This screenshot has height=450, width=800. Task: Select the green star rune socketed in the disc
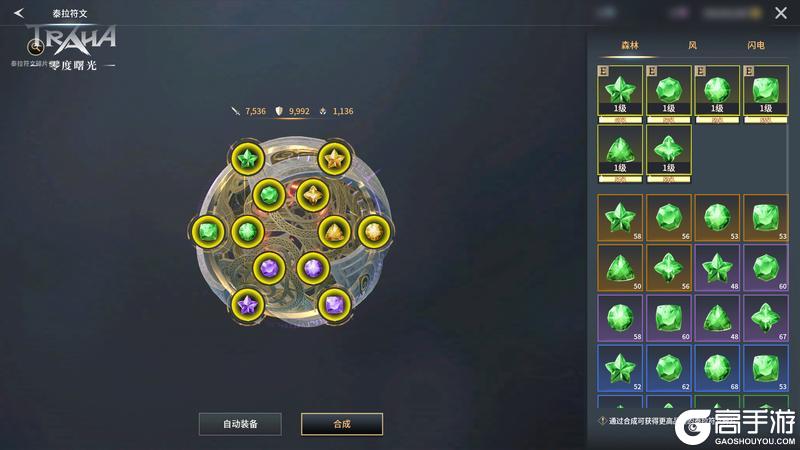click(x=246, y=158)
